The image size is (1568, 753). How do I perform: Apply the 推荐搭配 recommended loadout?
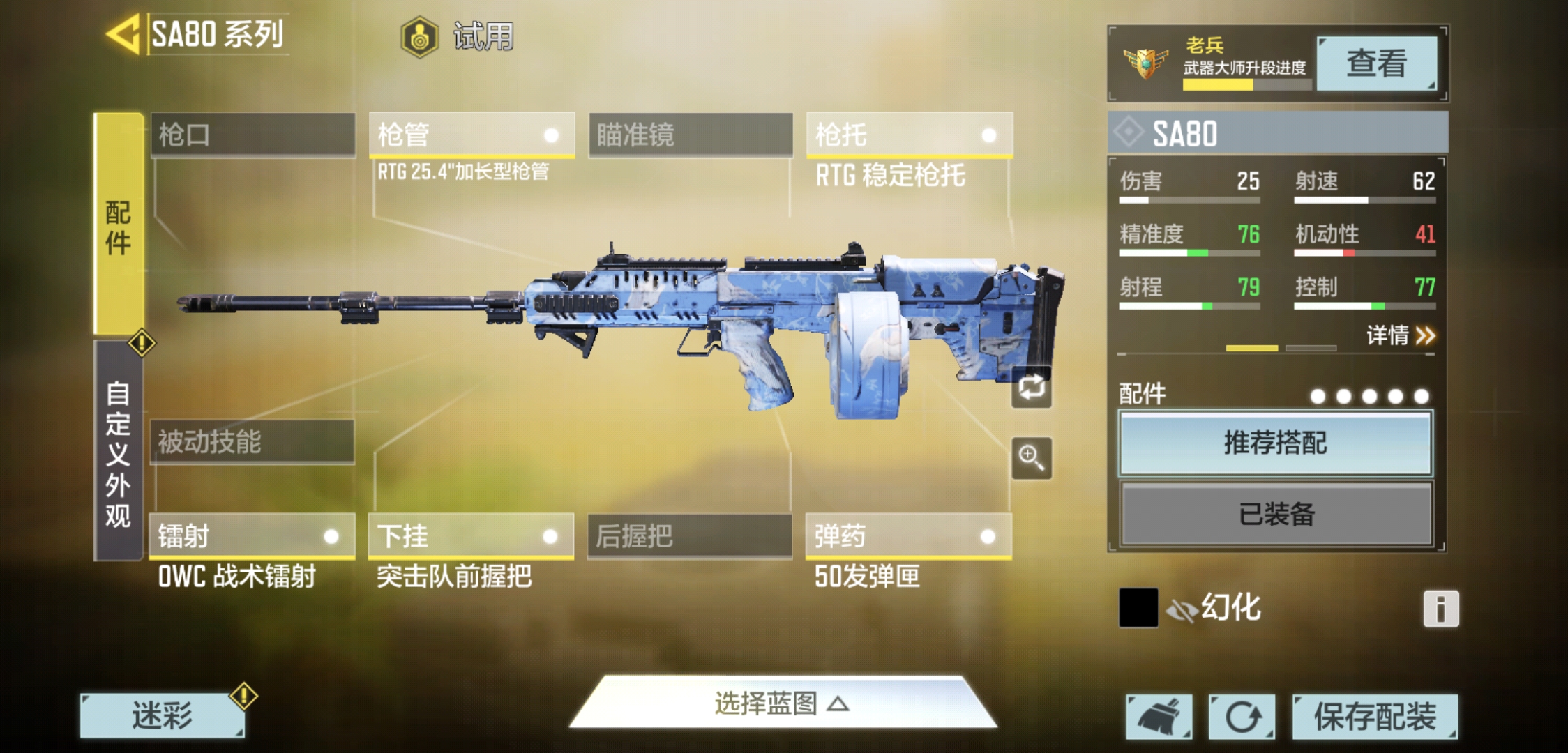pos(1275,443)
